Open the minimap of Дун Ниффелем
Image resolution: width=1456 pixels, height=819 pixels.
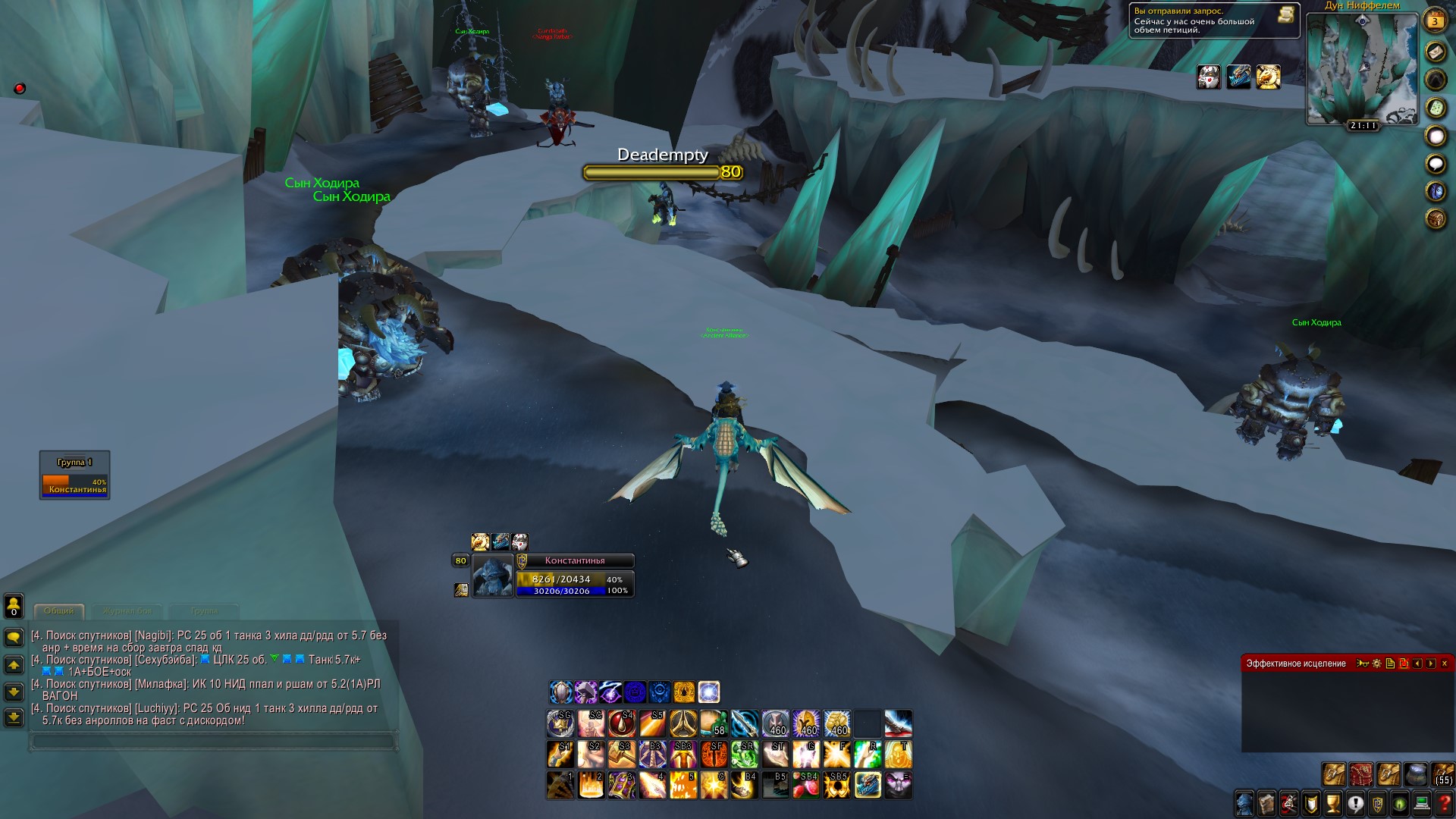click(x=1362, y=68)
